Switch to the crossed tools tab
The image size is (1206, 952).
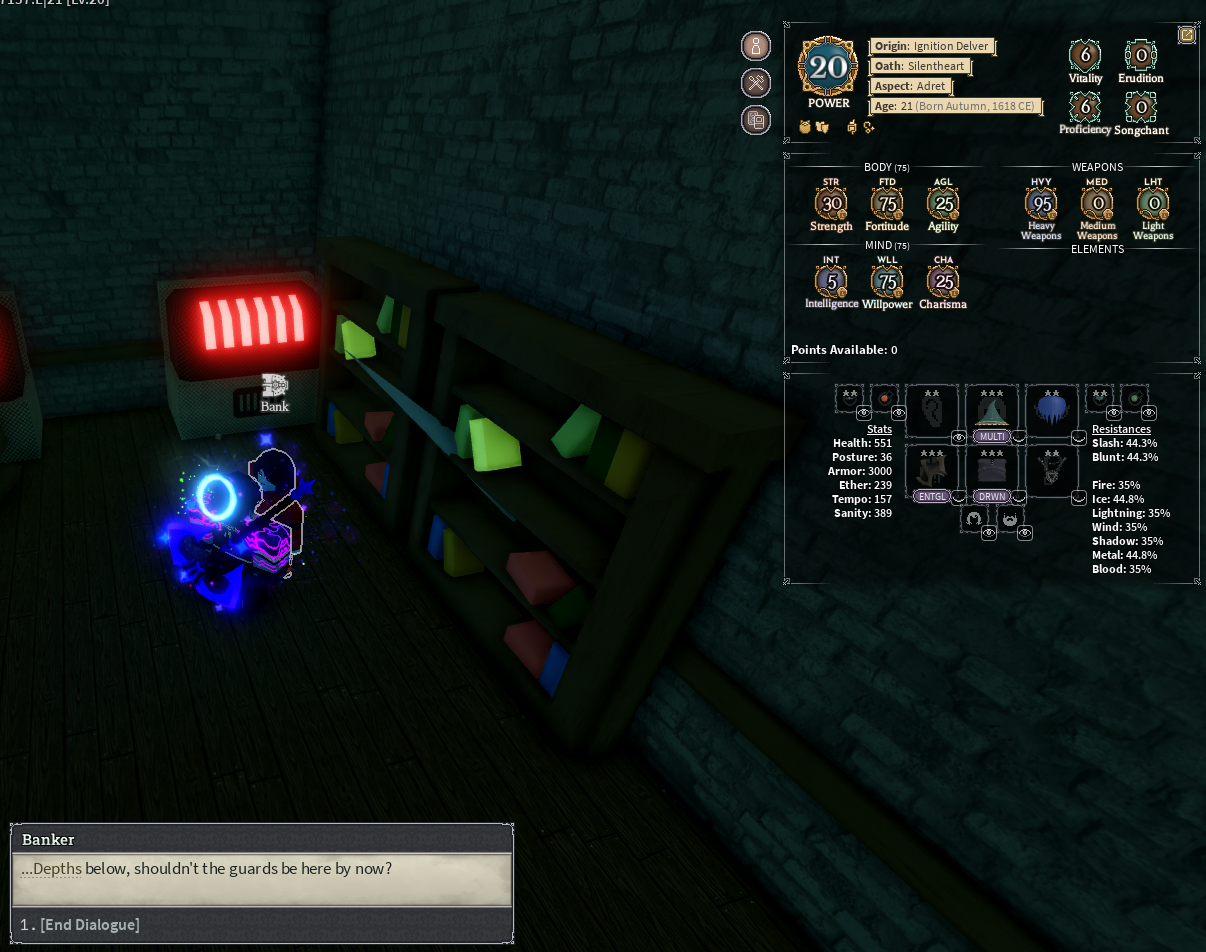click(x=756, y=83)
